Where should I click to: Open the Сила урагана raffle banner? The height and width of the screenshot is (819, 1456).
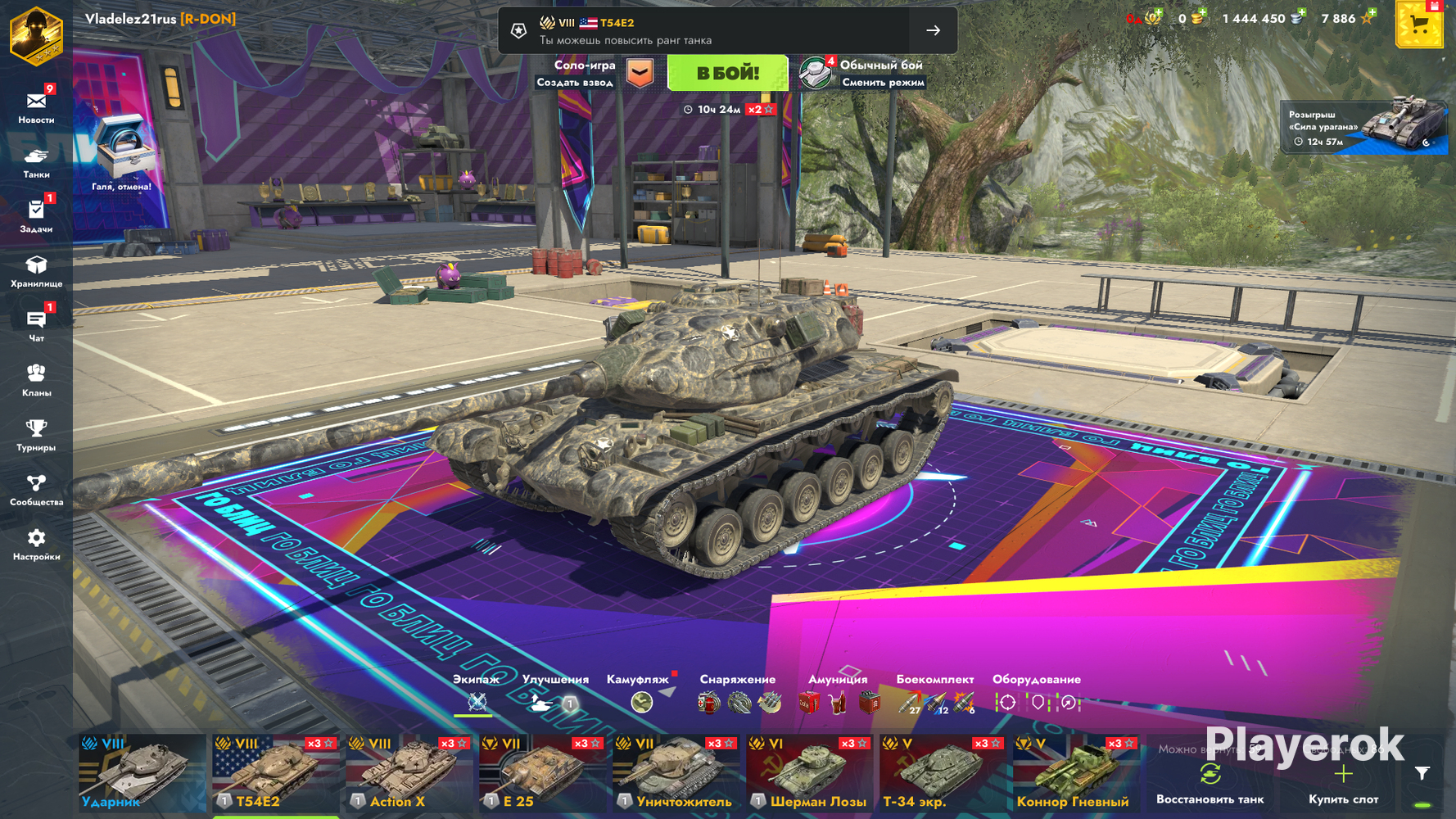1363,126
